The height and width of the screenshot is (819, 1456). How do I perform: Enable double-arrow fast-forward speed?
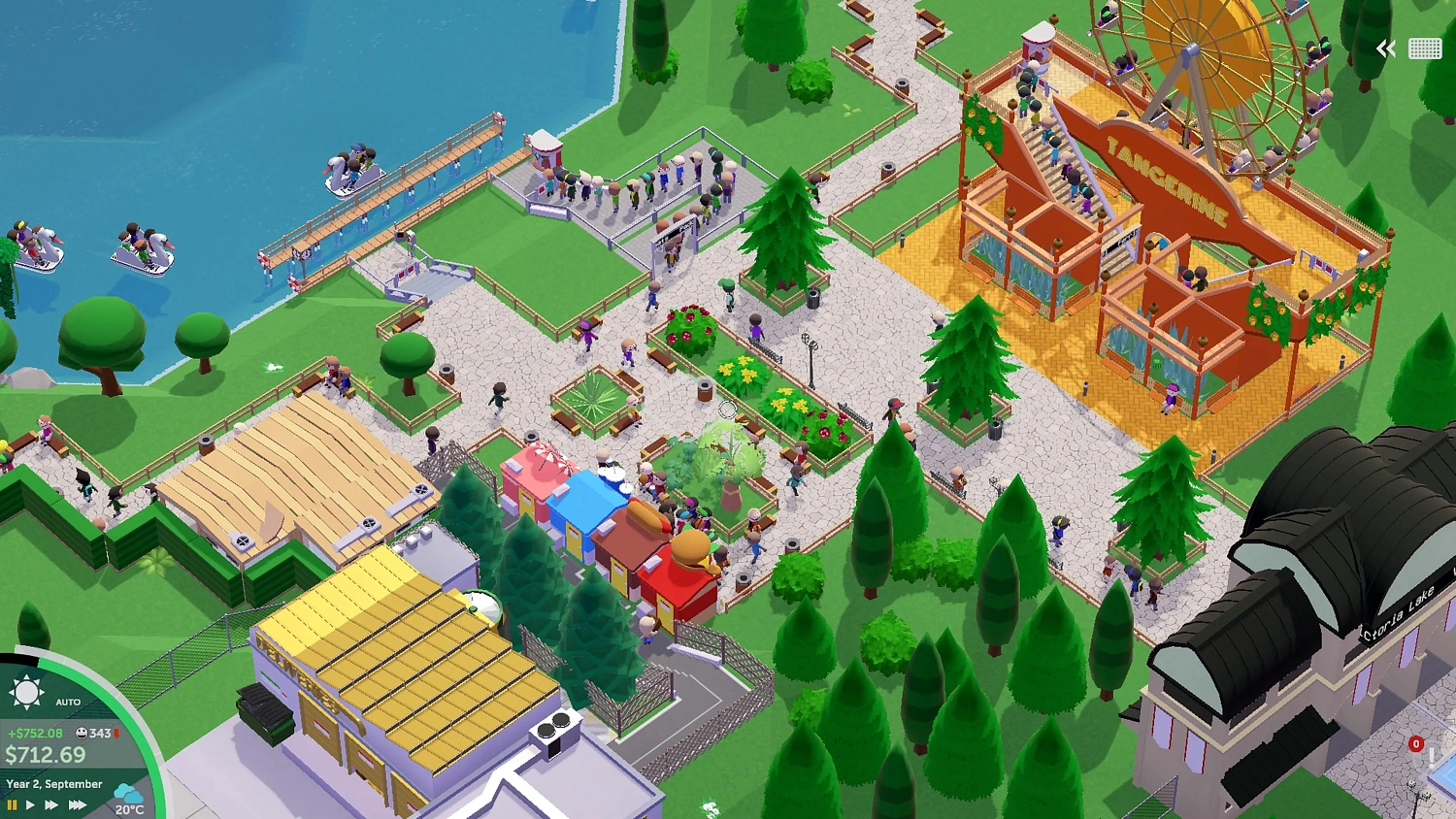pyautogui.click(x=51, y=804)
